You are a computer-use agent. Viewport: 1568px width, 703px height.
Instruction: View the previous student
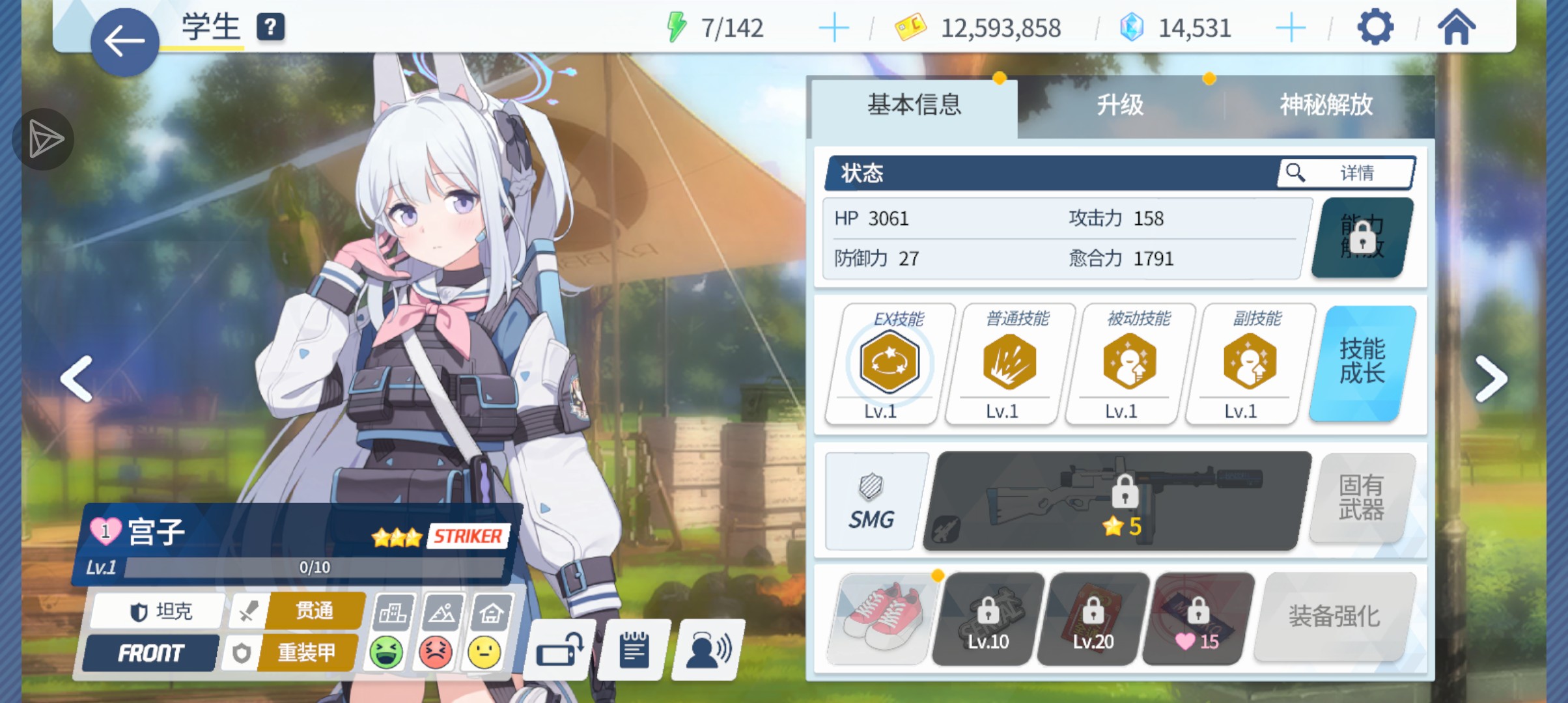coord(77,379)
